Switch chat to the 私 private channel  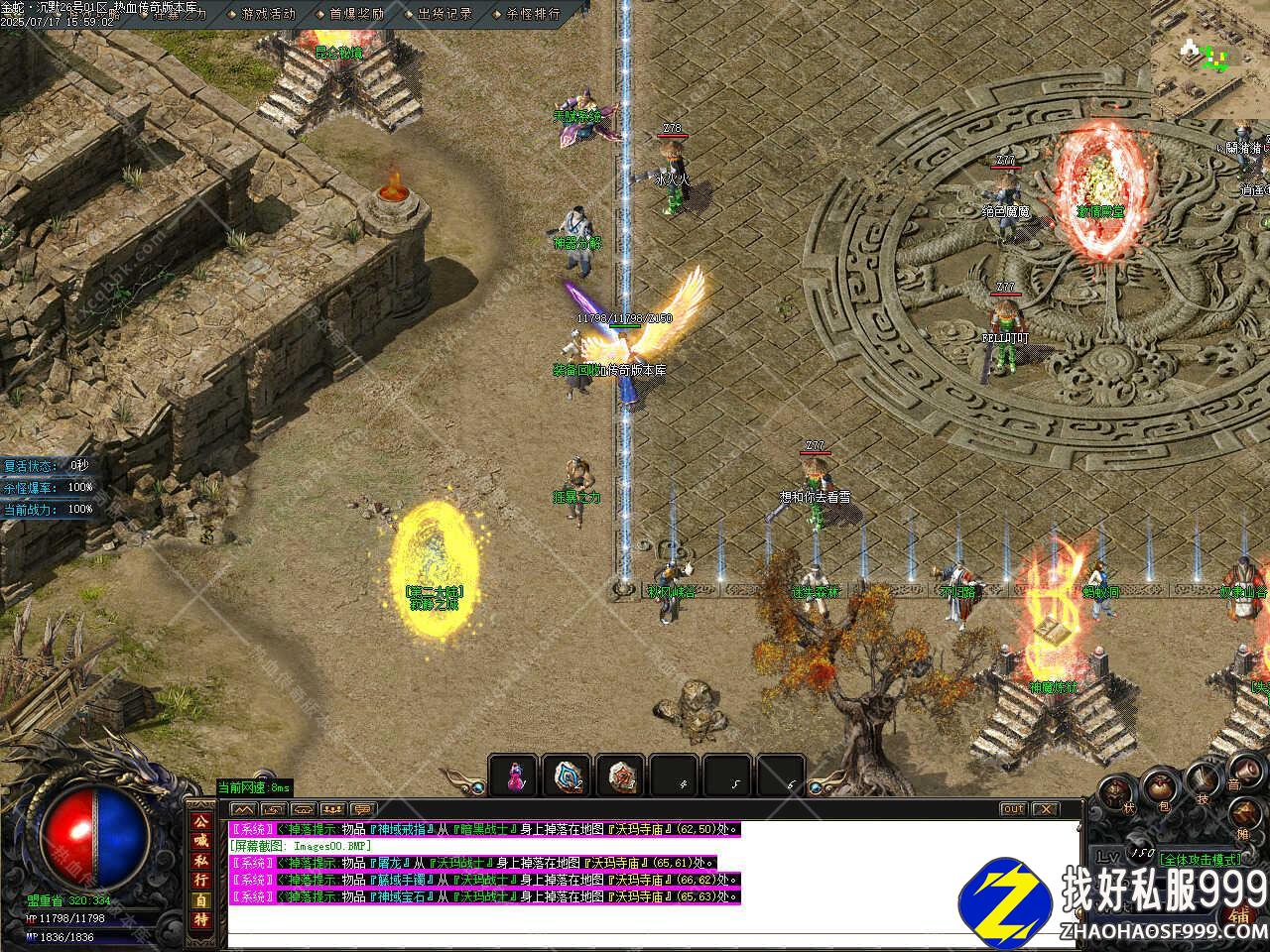coord(200,861)
